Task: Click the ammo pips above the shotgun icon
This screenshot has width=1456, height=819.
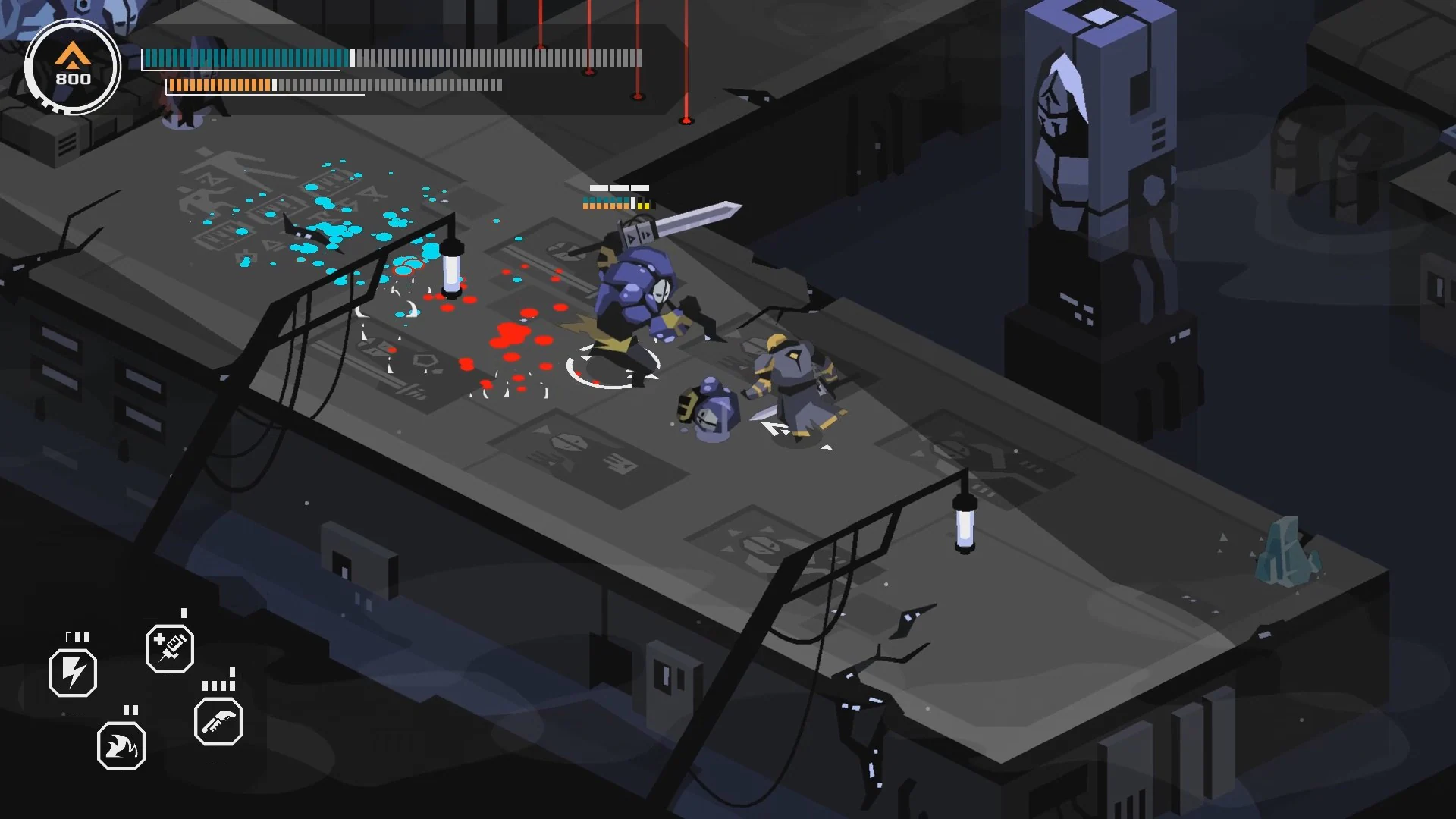Action: point(218,685)
